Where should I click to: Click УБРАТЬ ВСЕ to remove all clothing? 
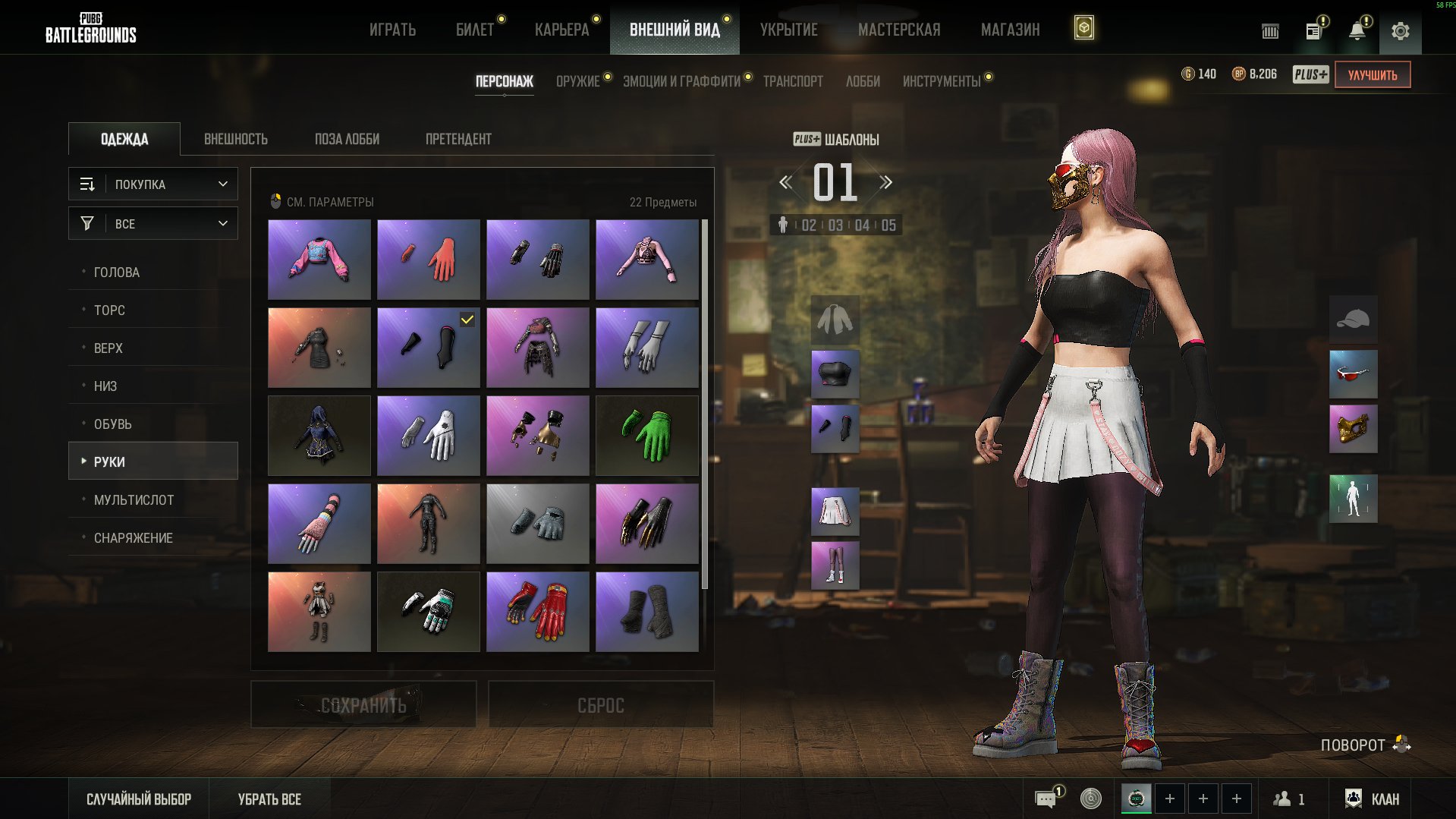(269, 799)
